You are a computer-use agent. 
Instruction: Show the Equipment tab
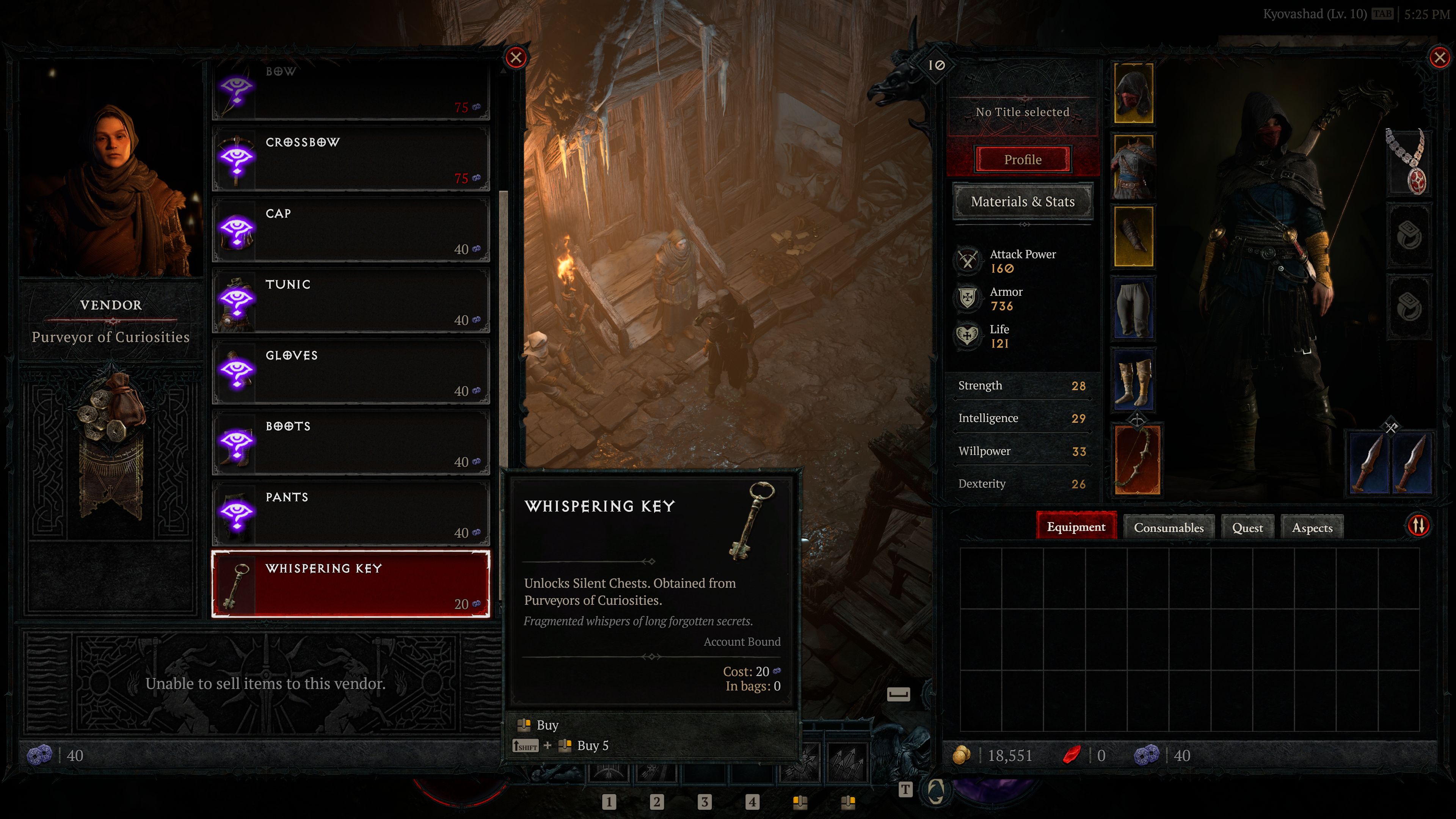1076,527
